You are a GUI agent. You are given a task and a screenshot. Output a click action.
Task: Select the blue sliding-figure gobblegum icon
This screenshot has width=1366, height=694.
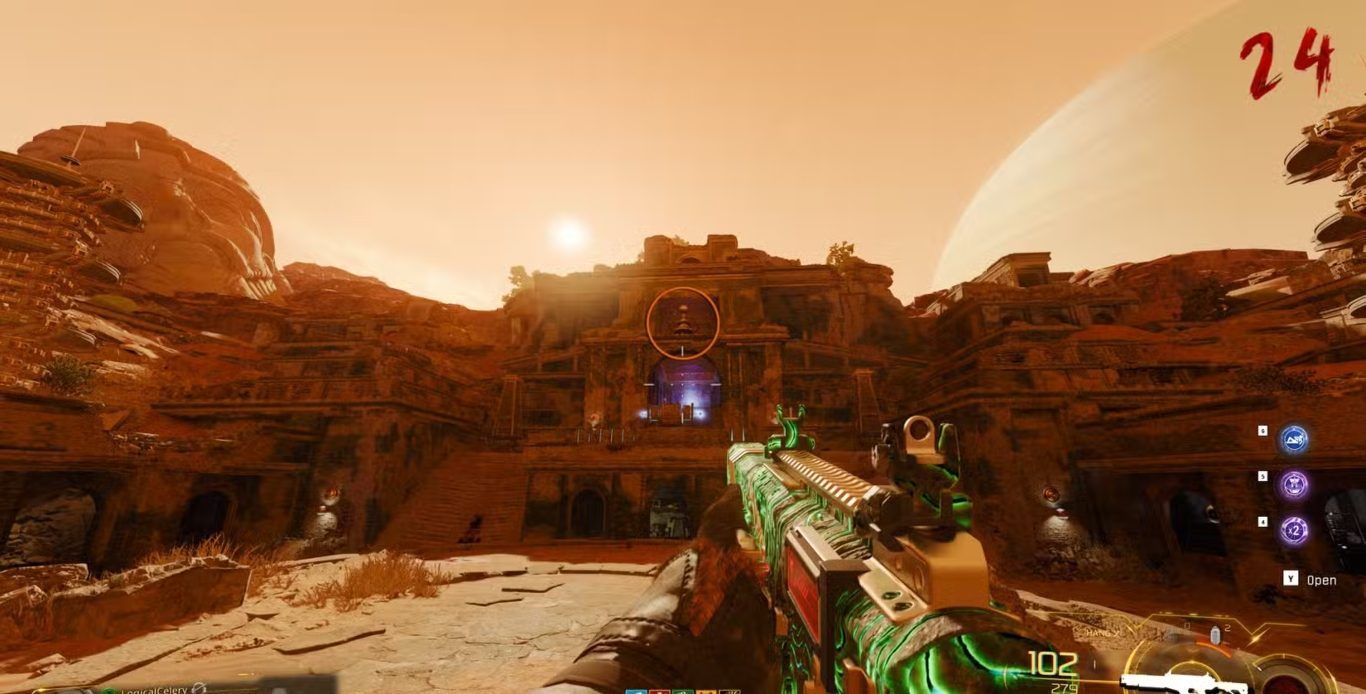pos(1295,438)
